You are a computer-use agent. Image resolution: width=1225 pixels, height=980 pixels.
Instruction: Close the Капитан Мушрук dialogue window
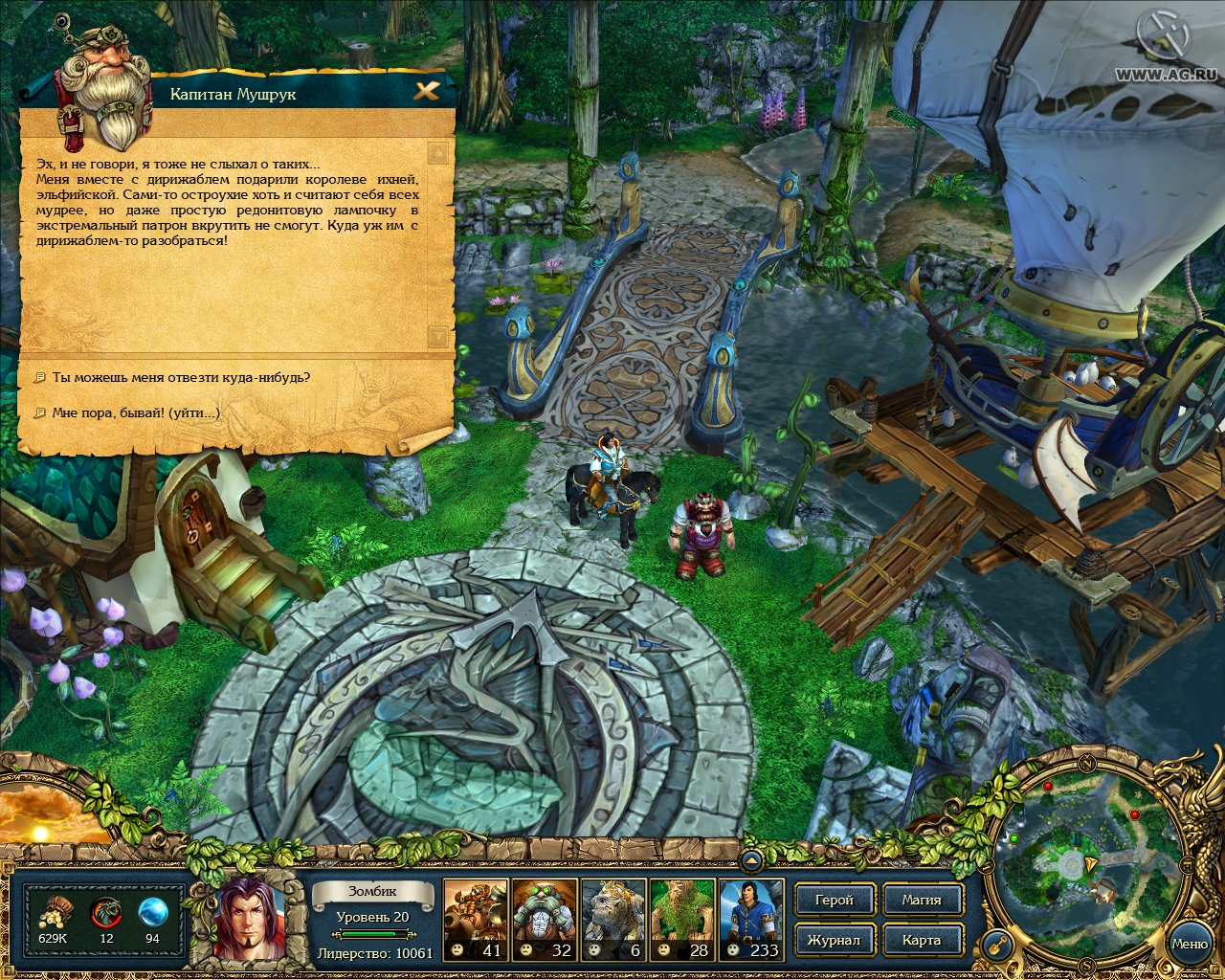pyautogui.click(x=427, y=91)
